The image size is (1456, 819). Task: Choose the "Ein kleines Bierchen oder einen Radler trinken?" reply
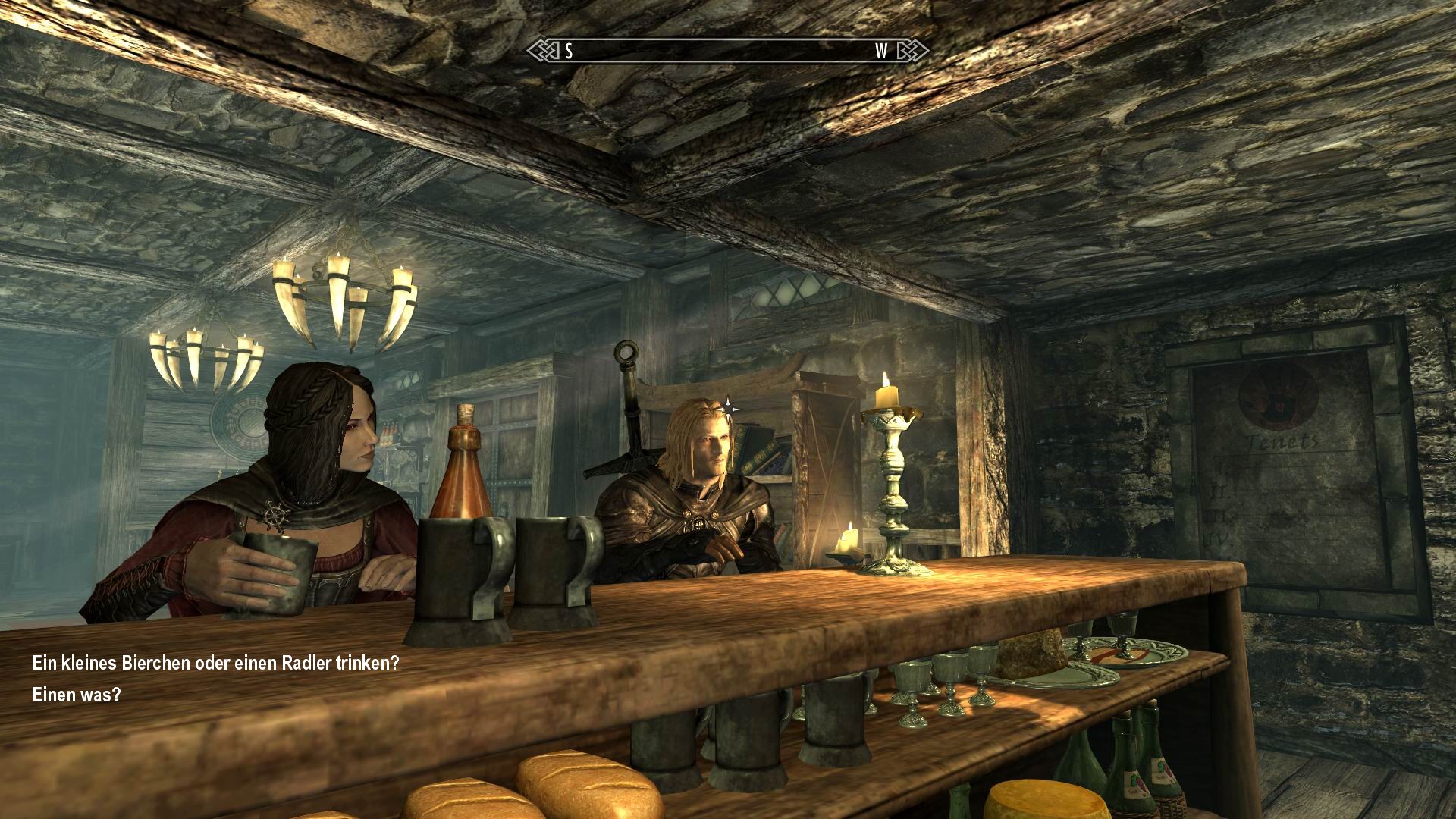(215, 663)
